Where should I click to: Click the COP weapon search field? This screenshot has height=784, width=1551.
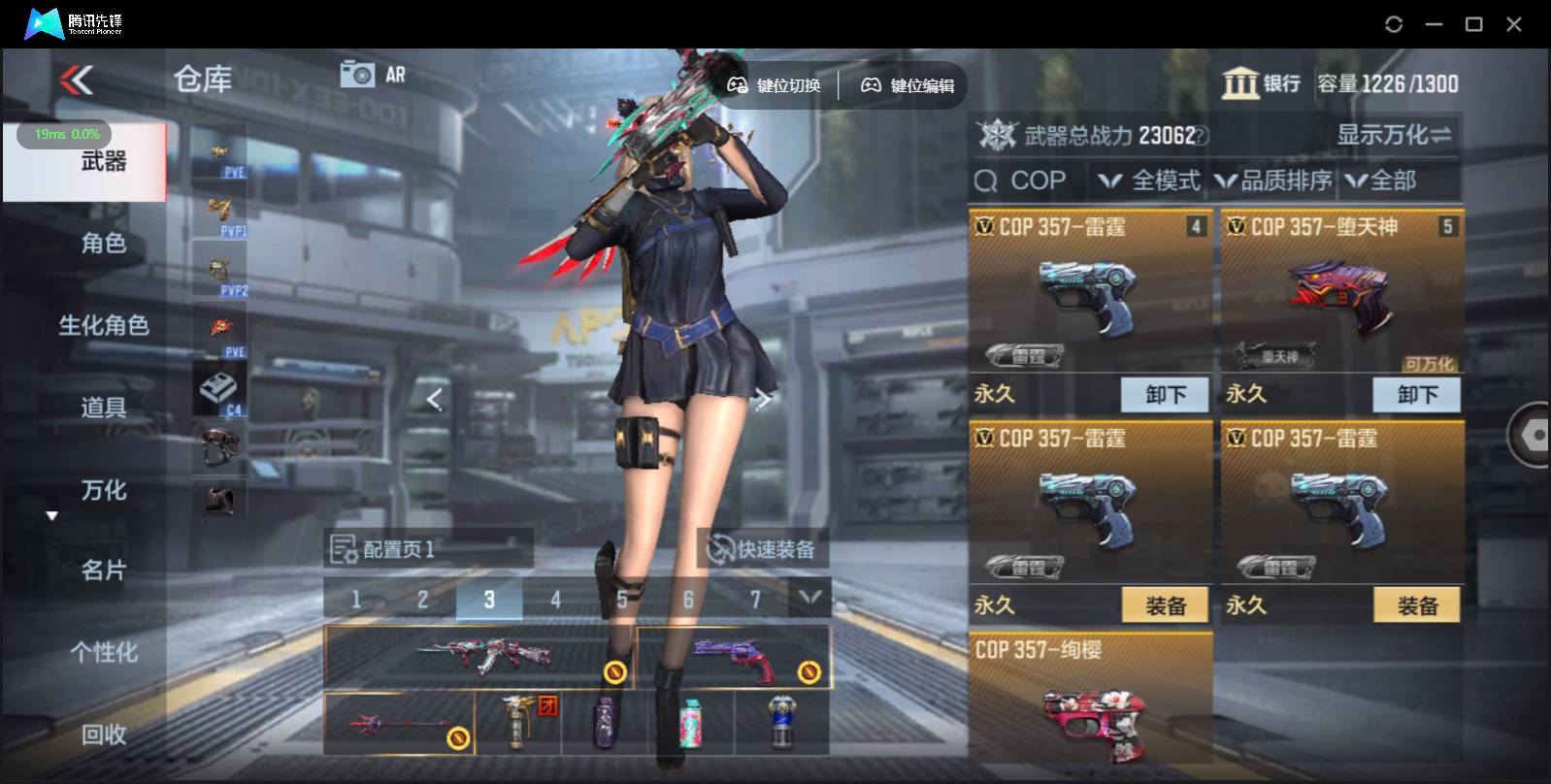point(1029,180)
